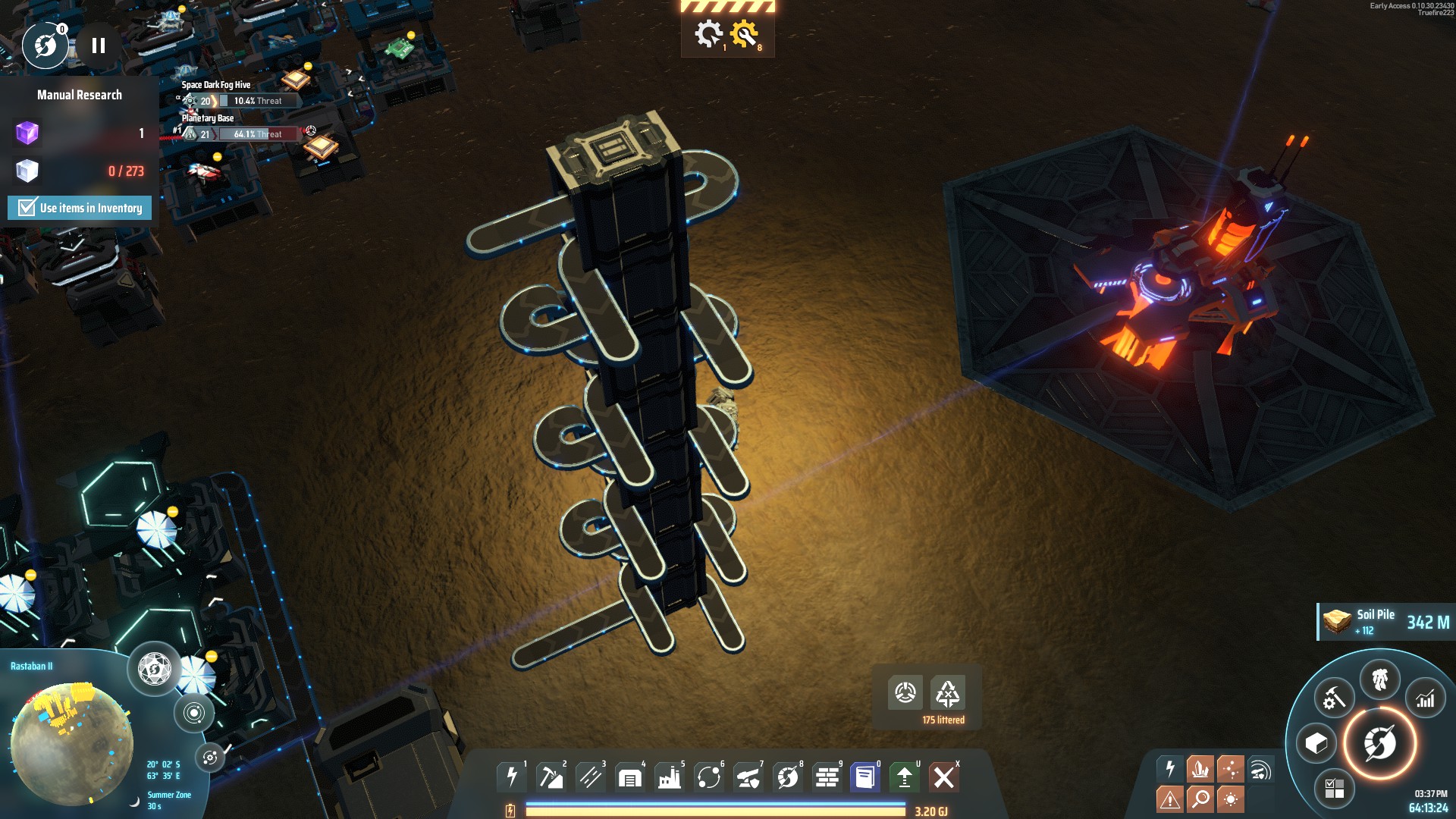Screen dimensions: 1456x819
Task: Toggle the power grid coverage overlay
Action: [x=1169, y=768]
